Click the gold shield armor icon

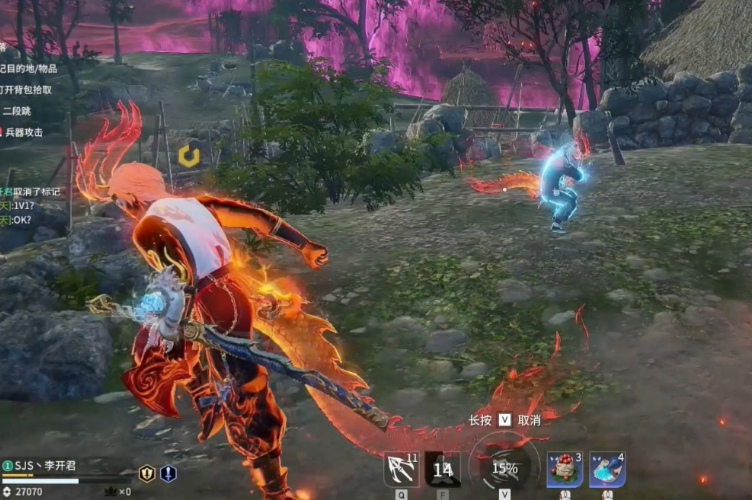click(x=146, y=474)
